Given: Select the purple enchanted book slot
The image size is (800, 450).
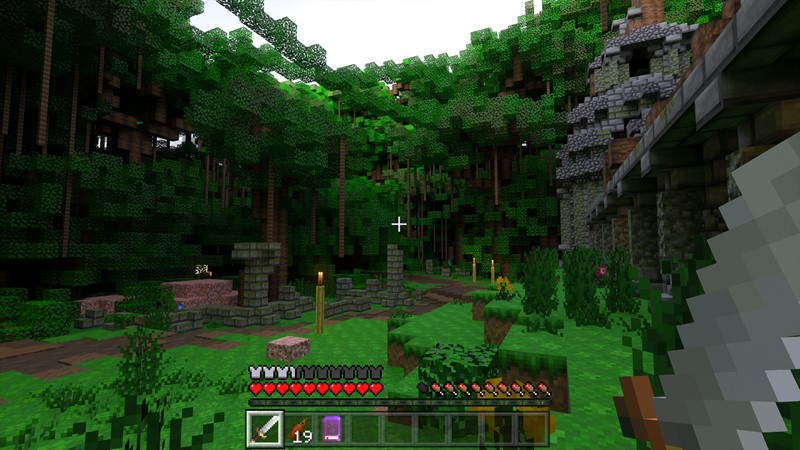Looking at the screenshot, I should point(332,429).
